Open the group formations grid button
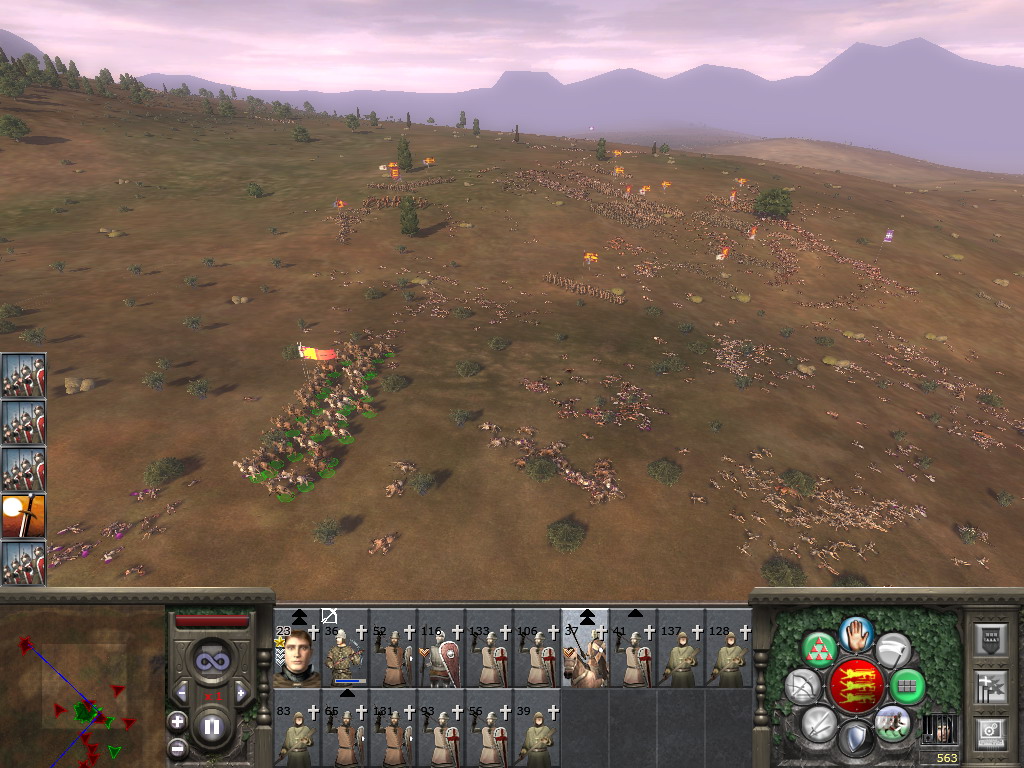The image size is (1024, 768). coord(907,687)
